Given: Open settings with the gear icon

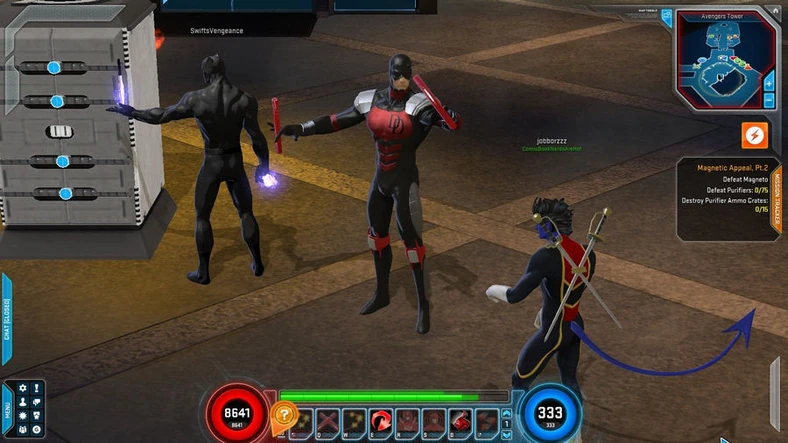Looking at the screenshot, I should [22, 388].
